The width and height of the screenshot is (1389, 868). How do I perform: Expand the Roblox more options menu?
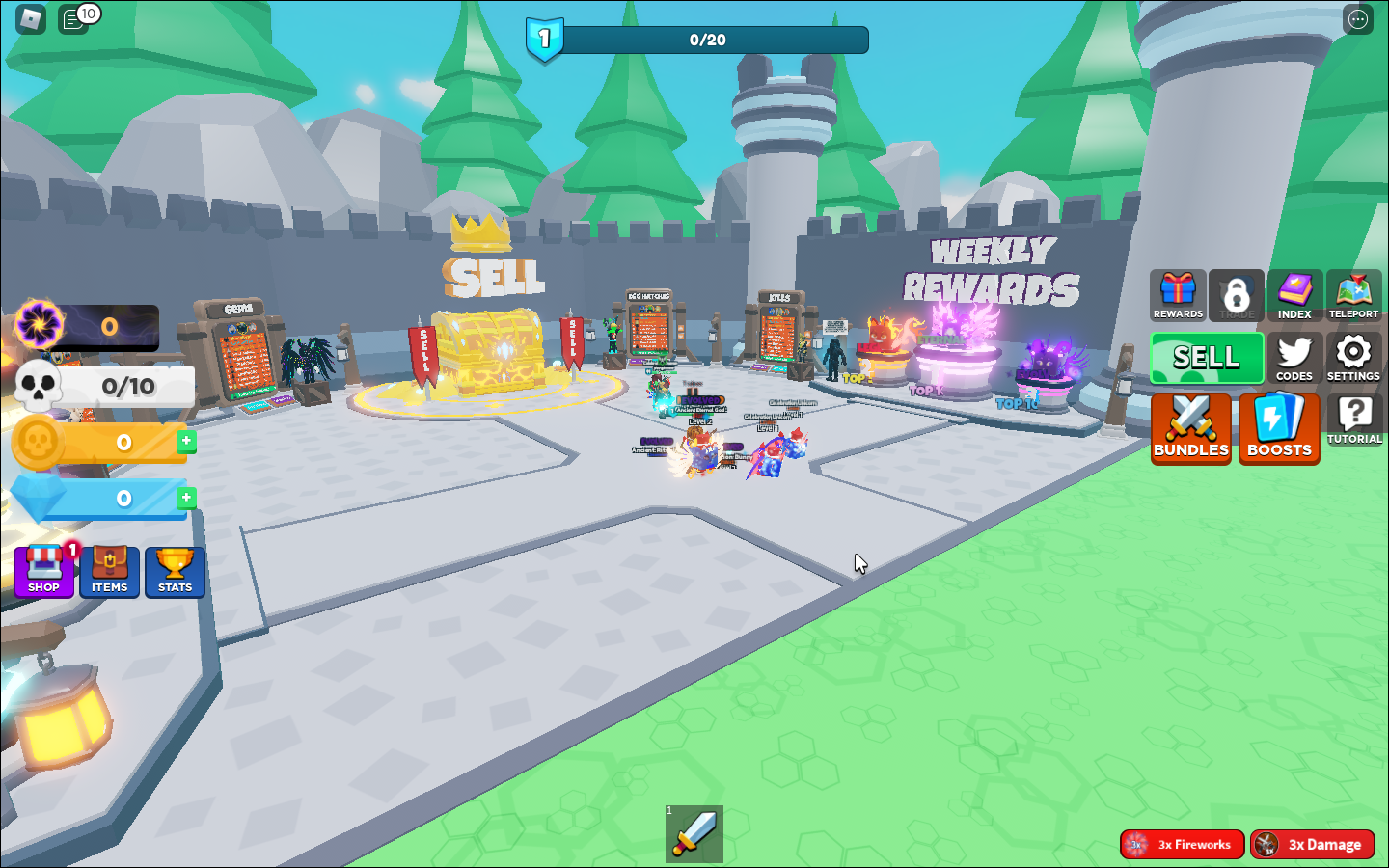[1357, 18]
